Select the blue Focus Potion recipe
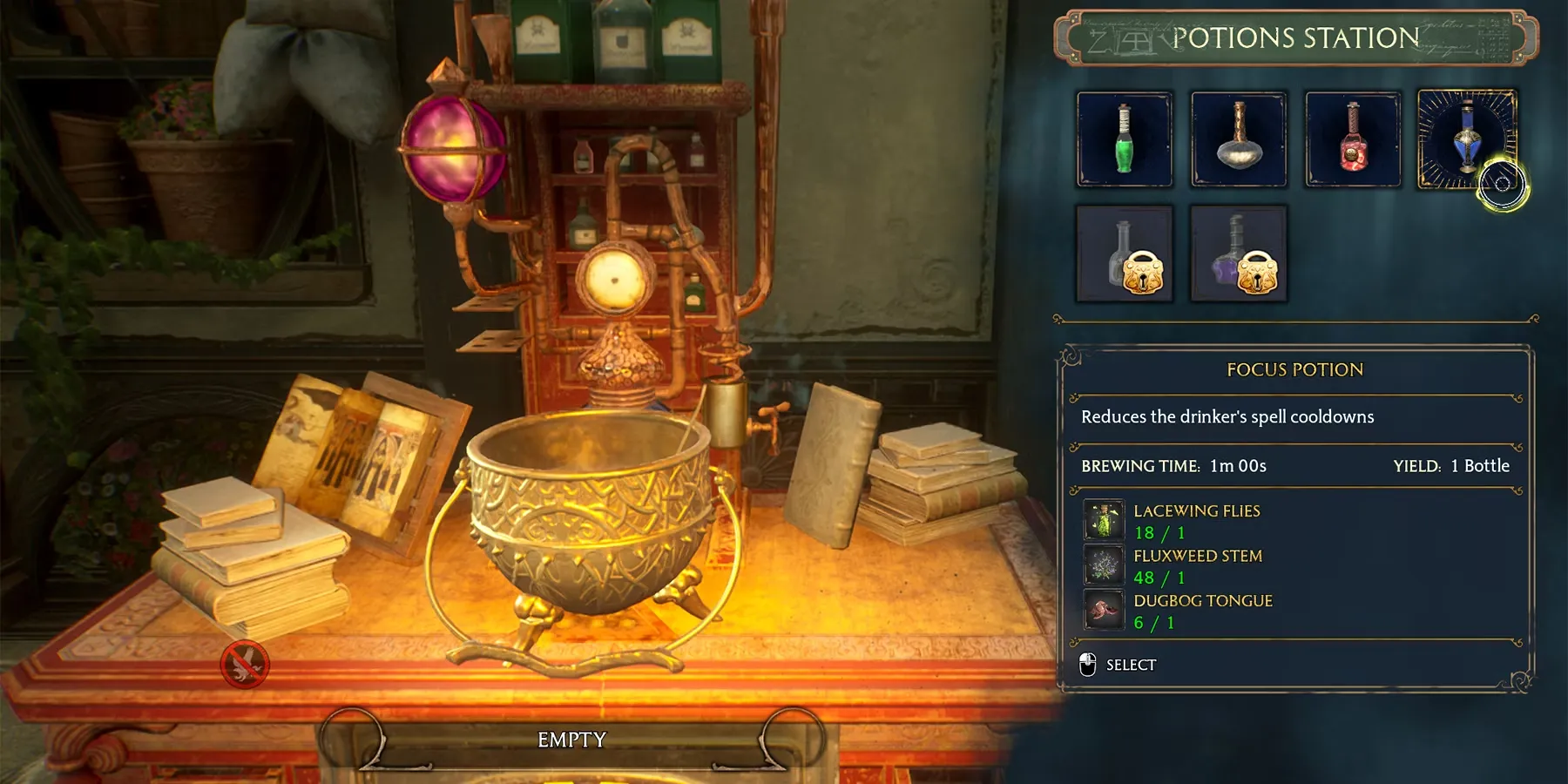The image size is (1568, 784). (x=1467, y=139)
